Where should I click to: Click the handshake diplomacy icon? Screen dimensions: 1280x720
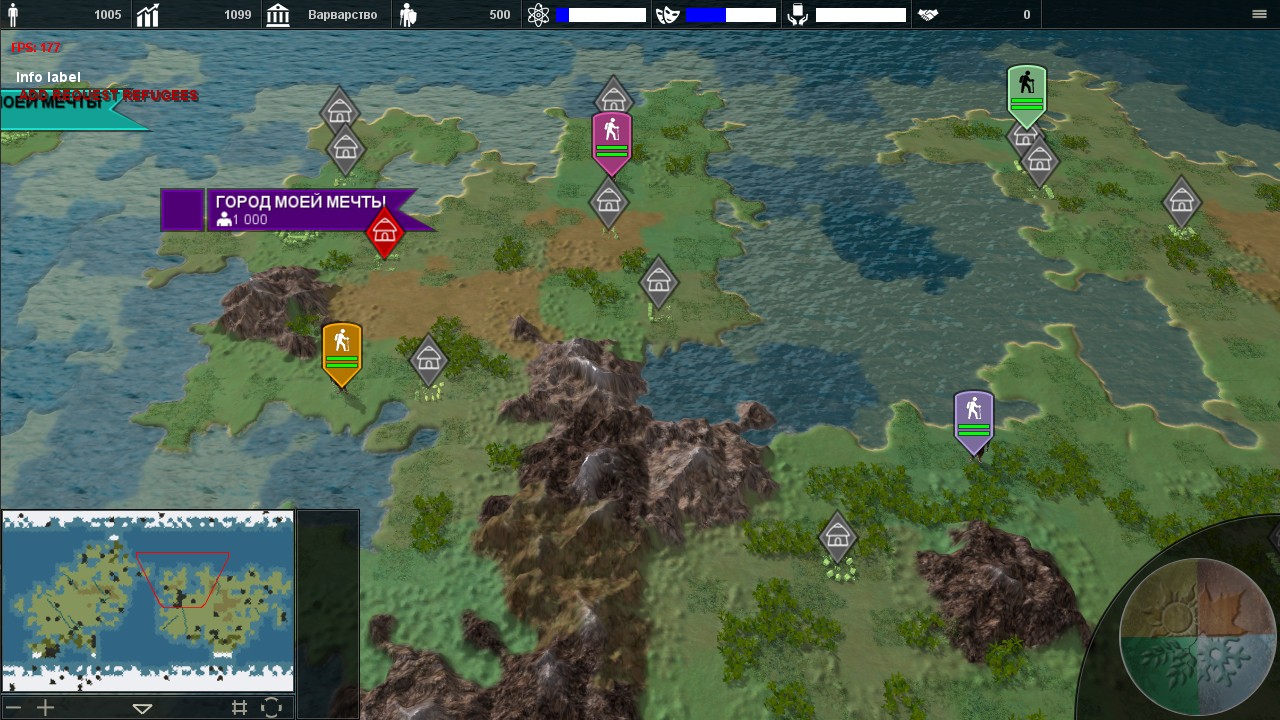coord(928,15)
